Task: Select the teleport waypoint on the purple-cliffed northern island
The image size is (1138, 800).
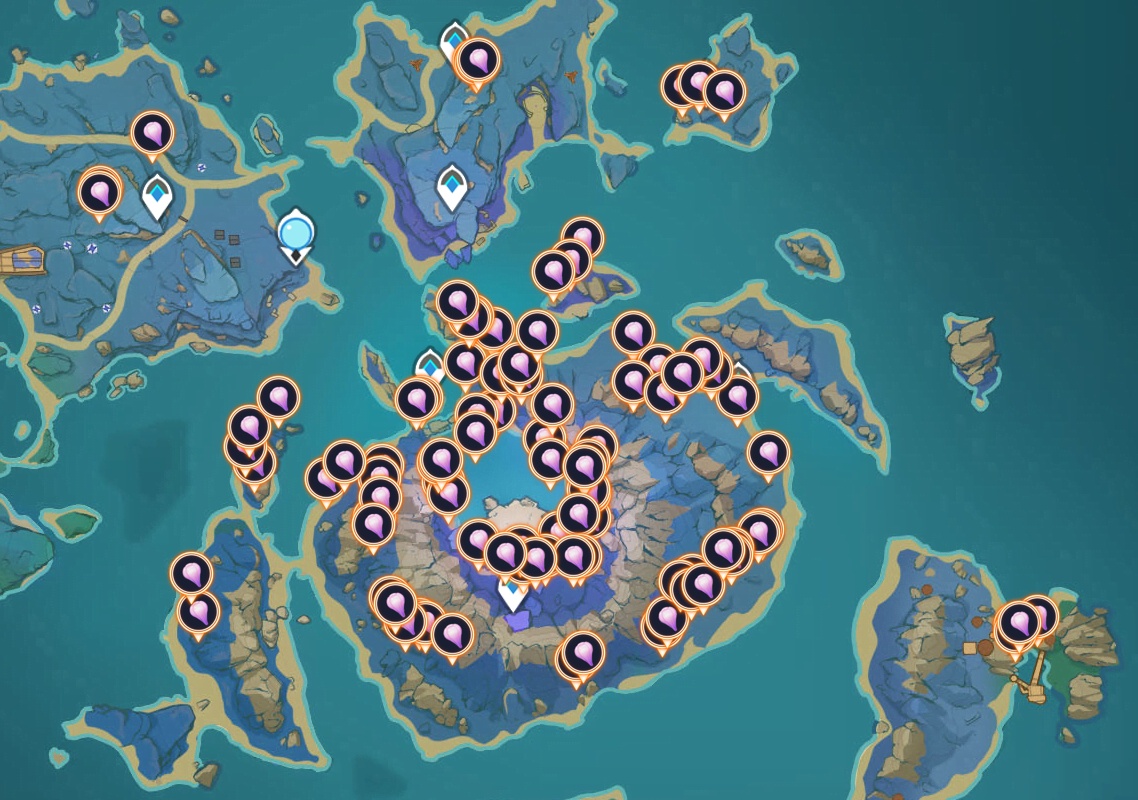Action: [x=453, y=186]
